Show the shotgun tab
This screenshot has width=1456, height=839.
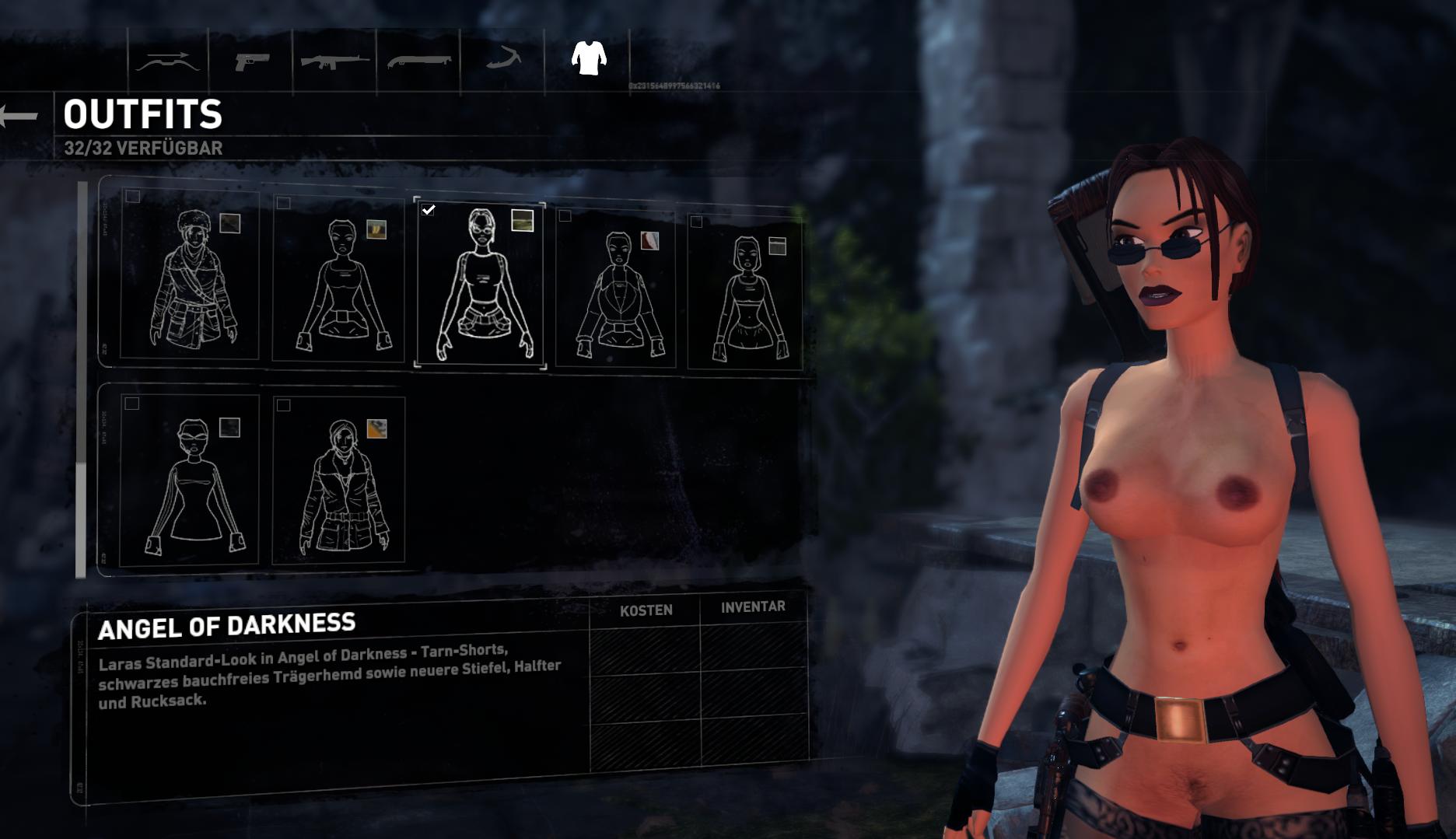tap(418, 61)
